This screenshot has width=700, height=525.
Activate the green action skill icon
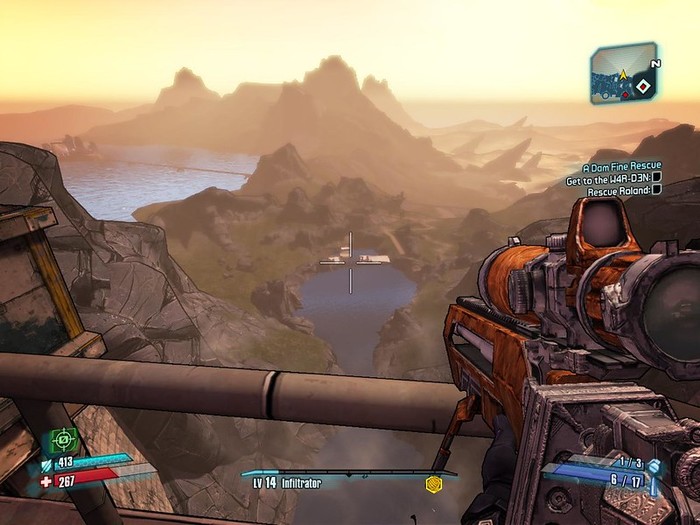click(x=61, y=439)
